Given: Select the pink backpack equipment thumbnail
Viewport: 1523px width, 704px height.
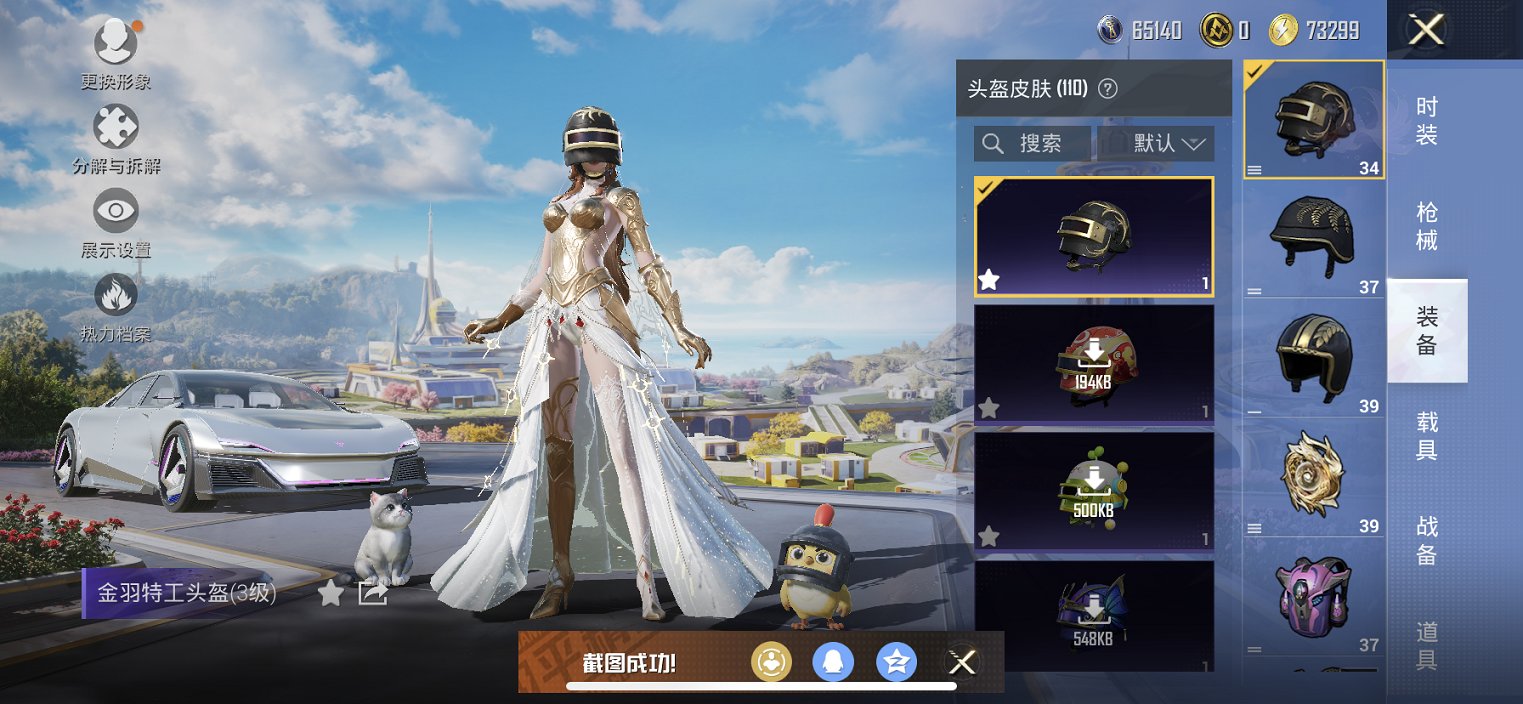Looking at the screenshot, I should tap(1314, 598).
